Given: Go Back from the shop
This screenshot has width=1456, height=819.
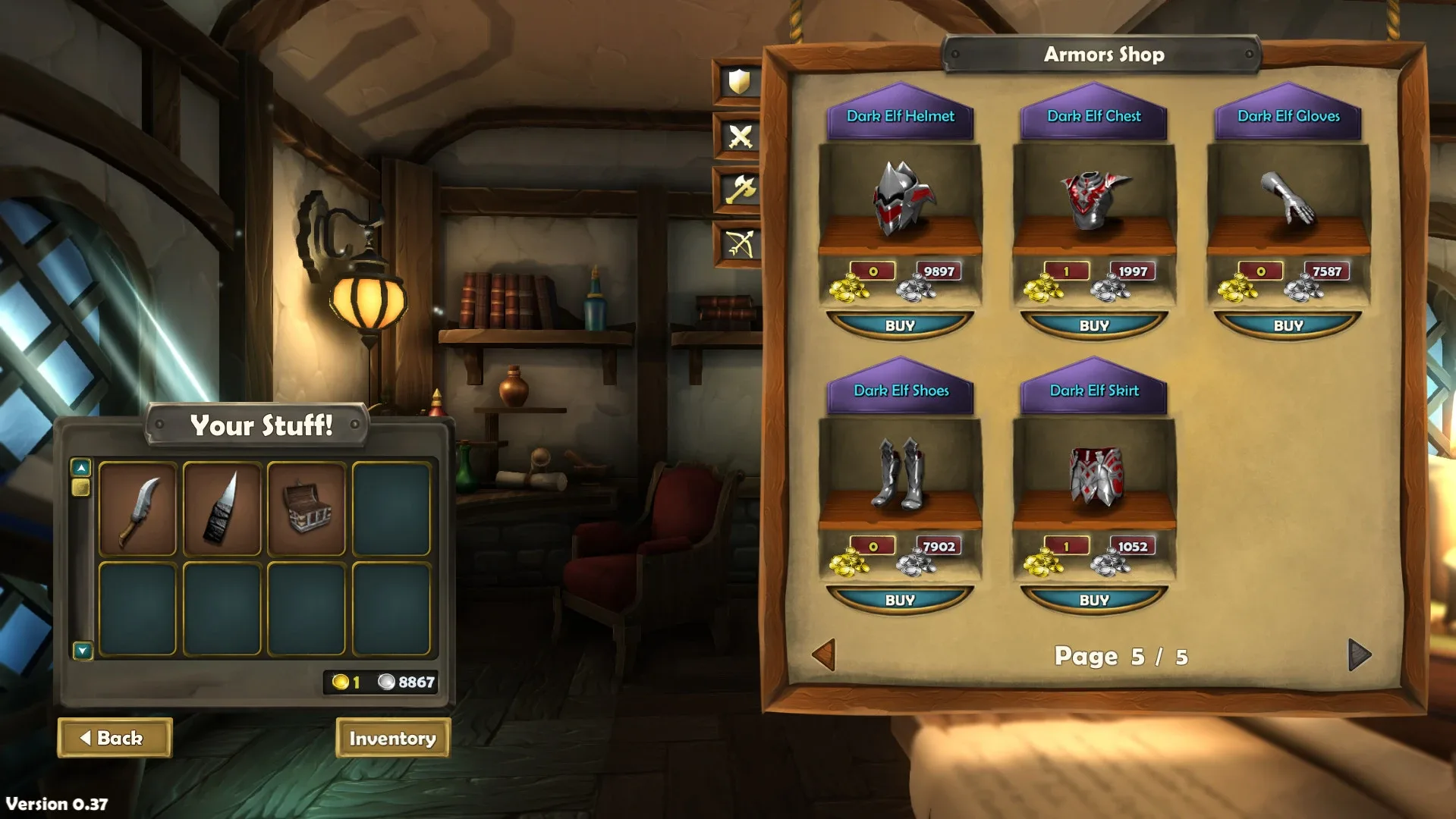Looking at the screenshot, I should (x=115, y=738).
